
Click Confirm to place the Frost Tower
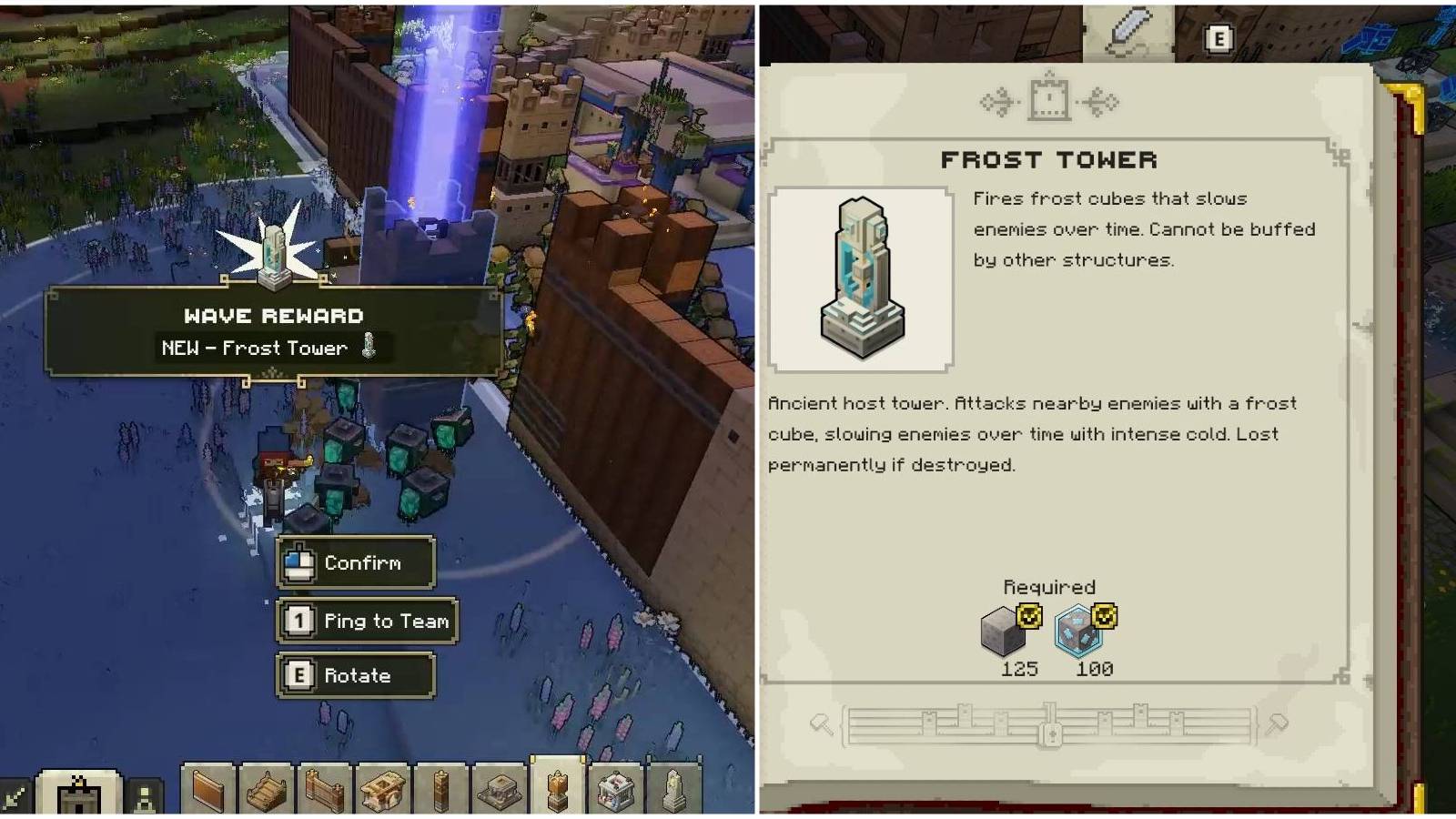(x=357, y=562)
